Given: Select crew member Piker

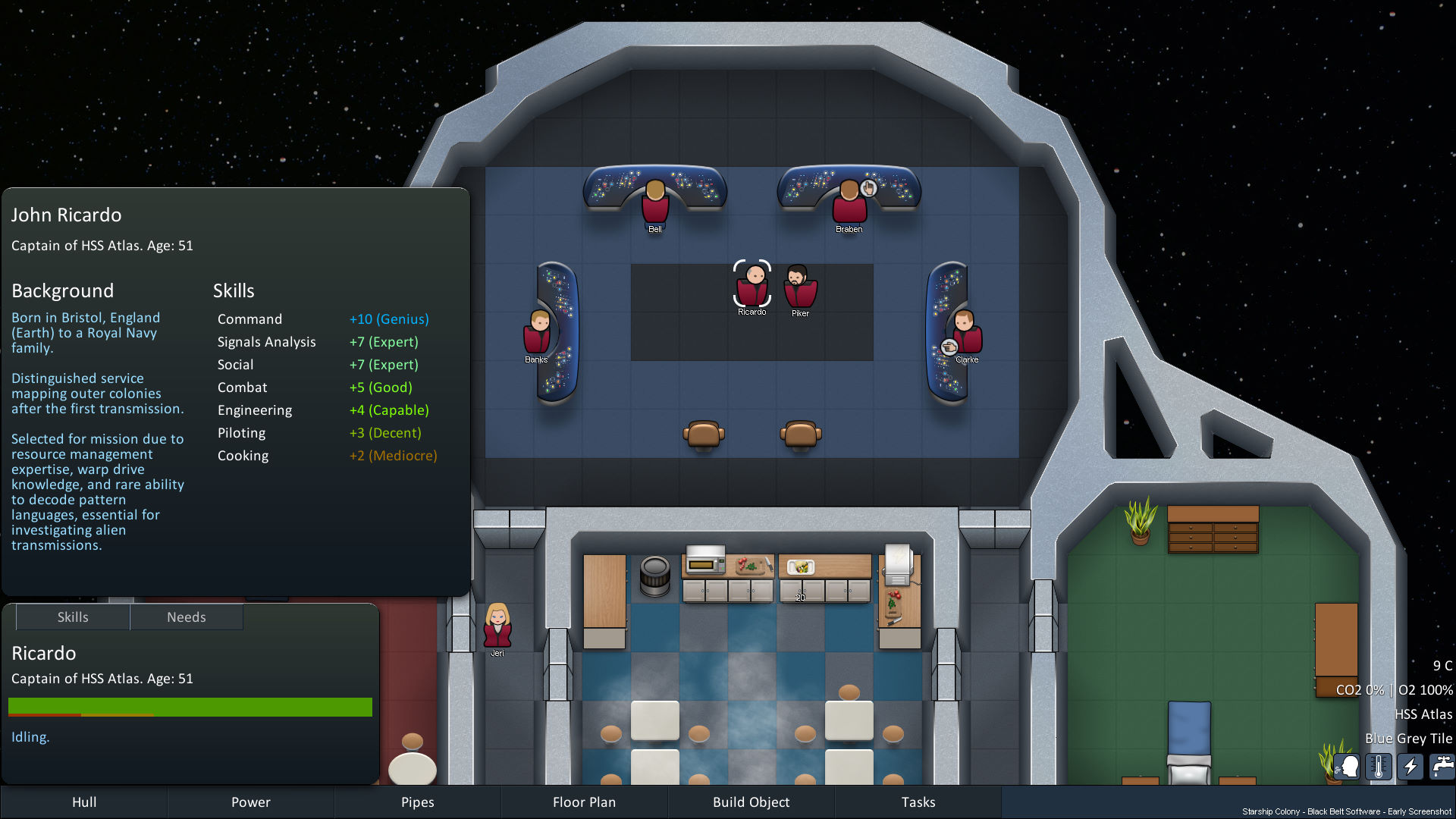Looking at the screenshot, I should pyautogui.click(x=800, y=288).
